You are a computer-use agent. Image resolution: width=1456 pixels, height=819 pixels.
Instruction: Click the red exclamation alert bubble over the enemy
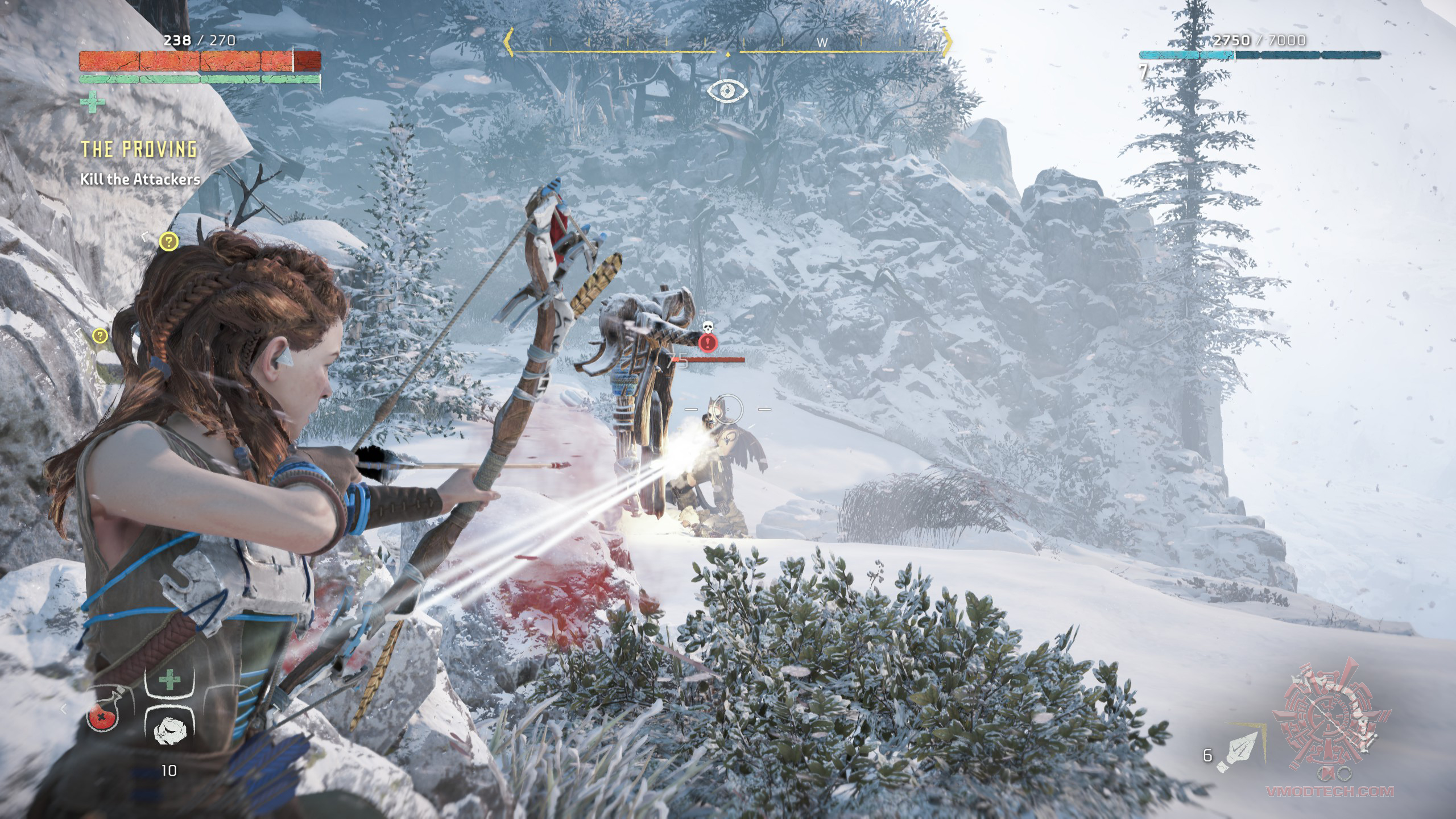(708, 344)
